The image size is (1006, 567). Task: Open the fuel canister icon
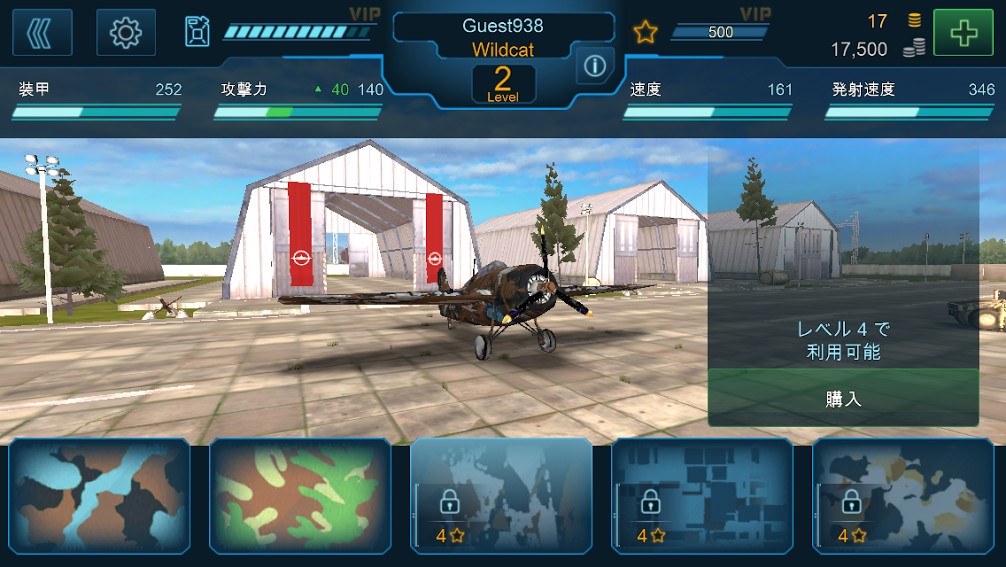[x=197, y=32]
